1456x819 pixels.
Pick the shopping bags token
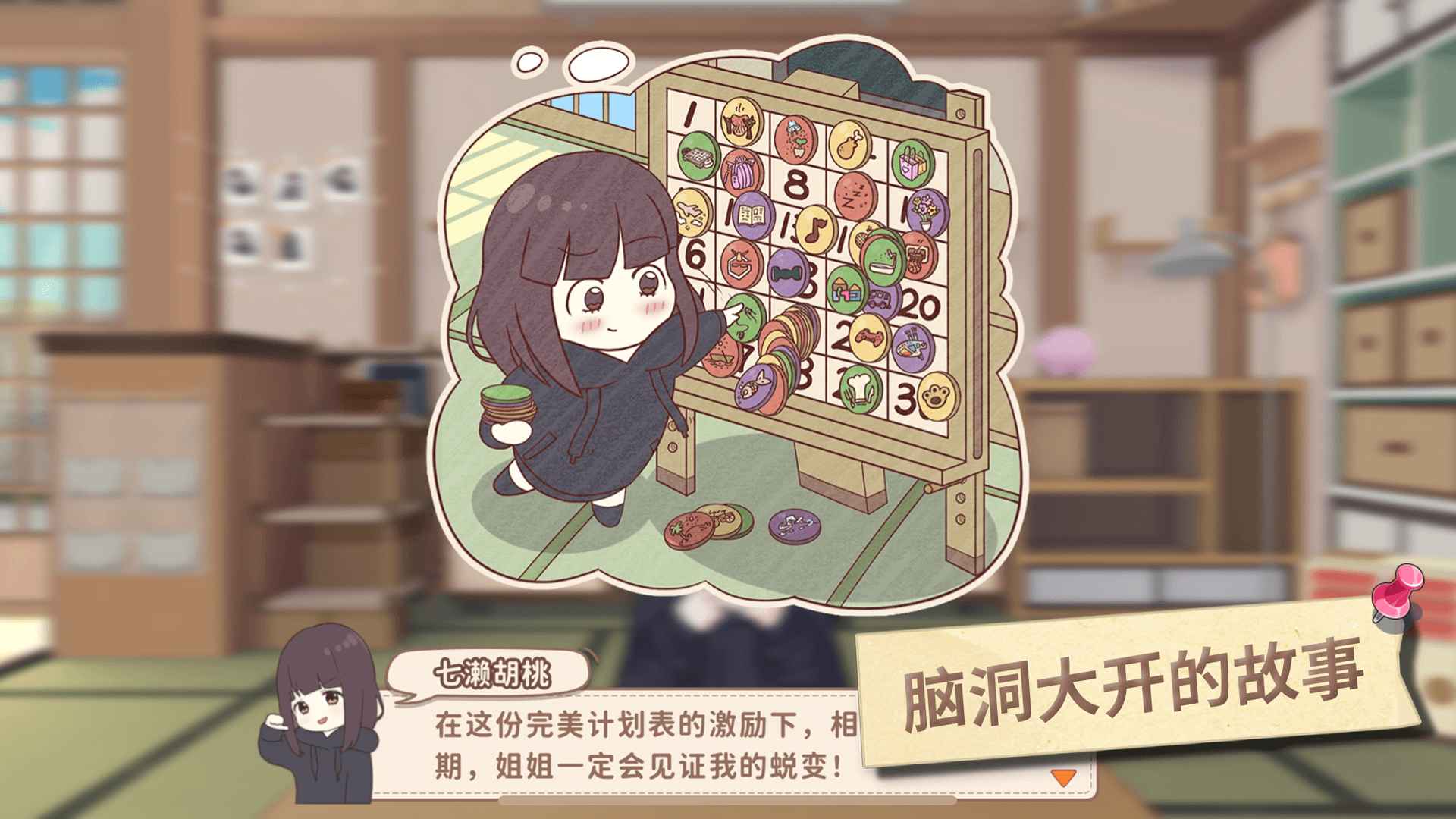pos(910,162)
